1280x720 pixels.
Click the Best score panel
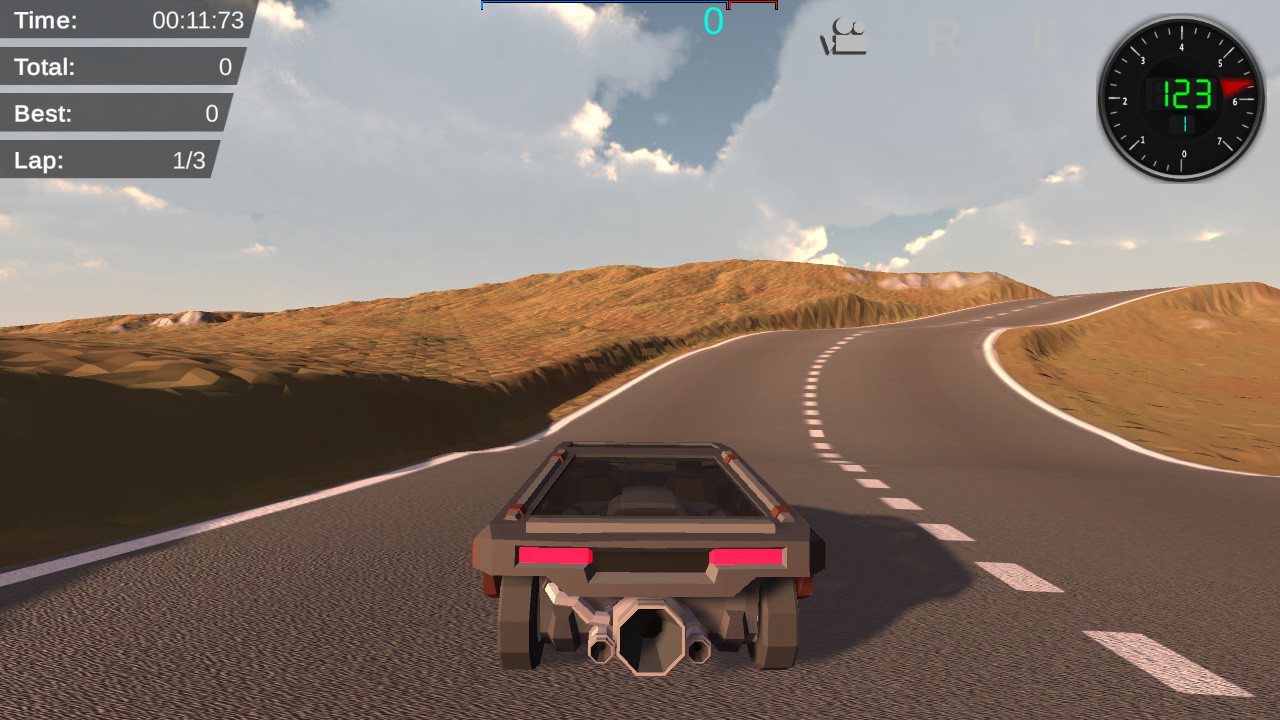point(112,113)
